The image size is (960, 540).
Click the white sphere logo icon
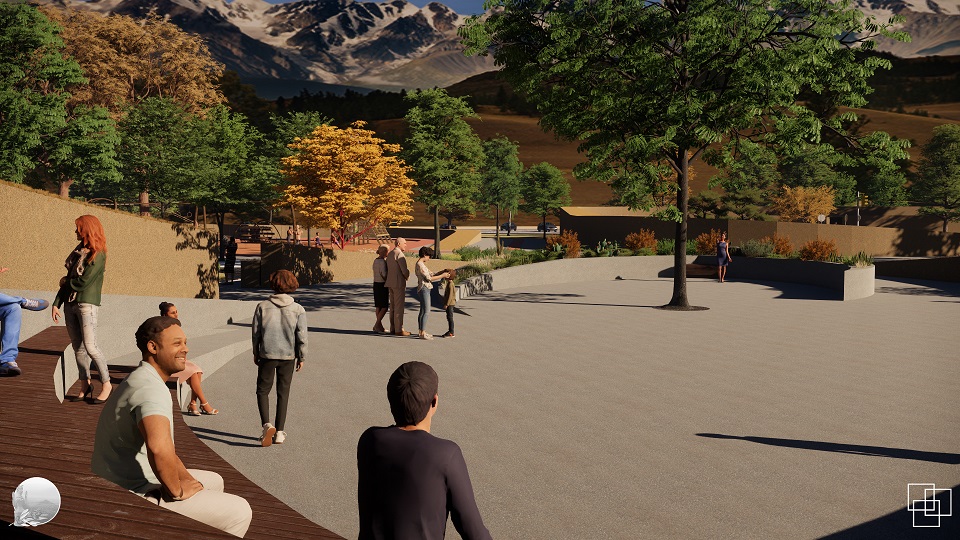[36, 501]
